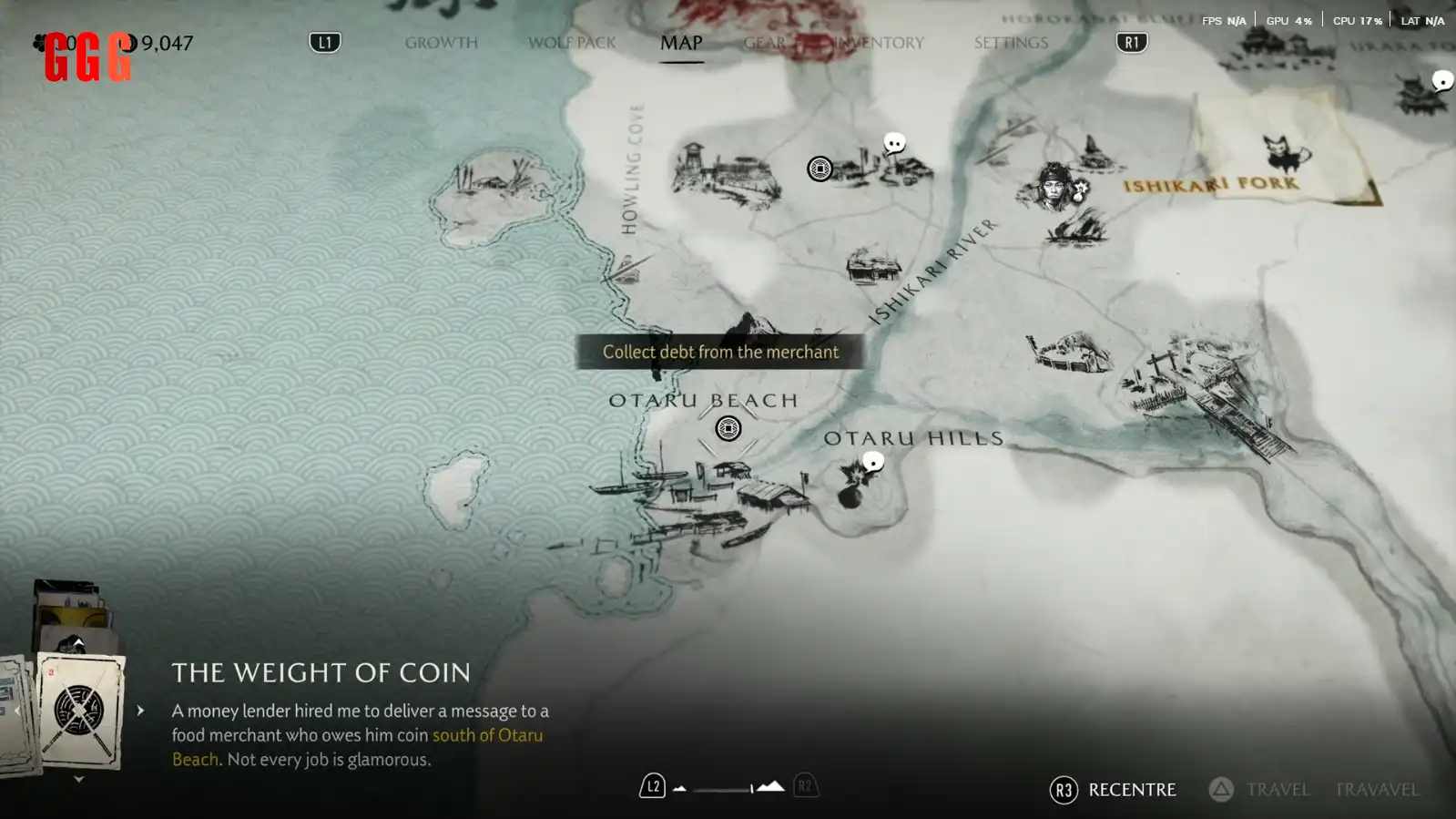Switch to the Gear tab
This screenshot has height=819, width=1456.
point(765,43)
